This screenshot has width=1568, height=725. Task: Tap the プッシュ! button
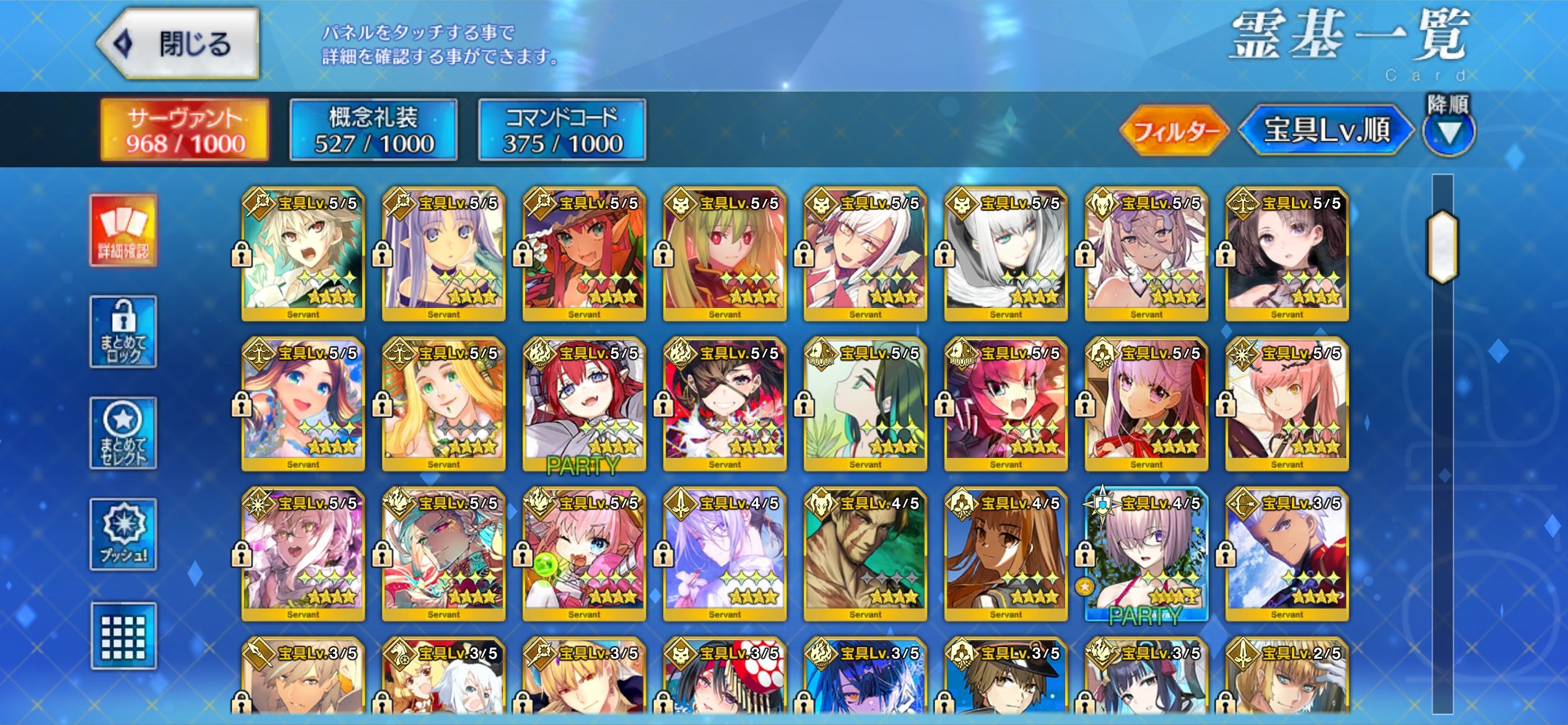click(123, 534)
